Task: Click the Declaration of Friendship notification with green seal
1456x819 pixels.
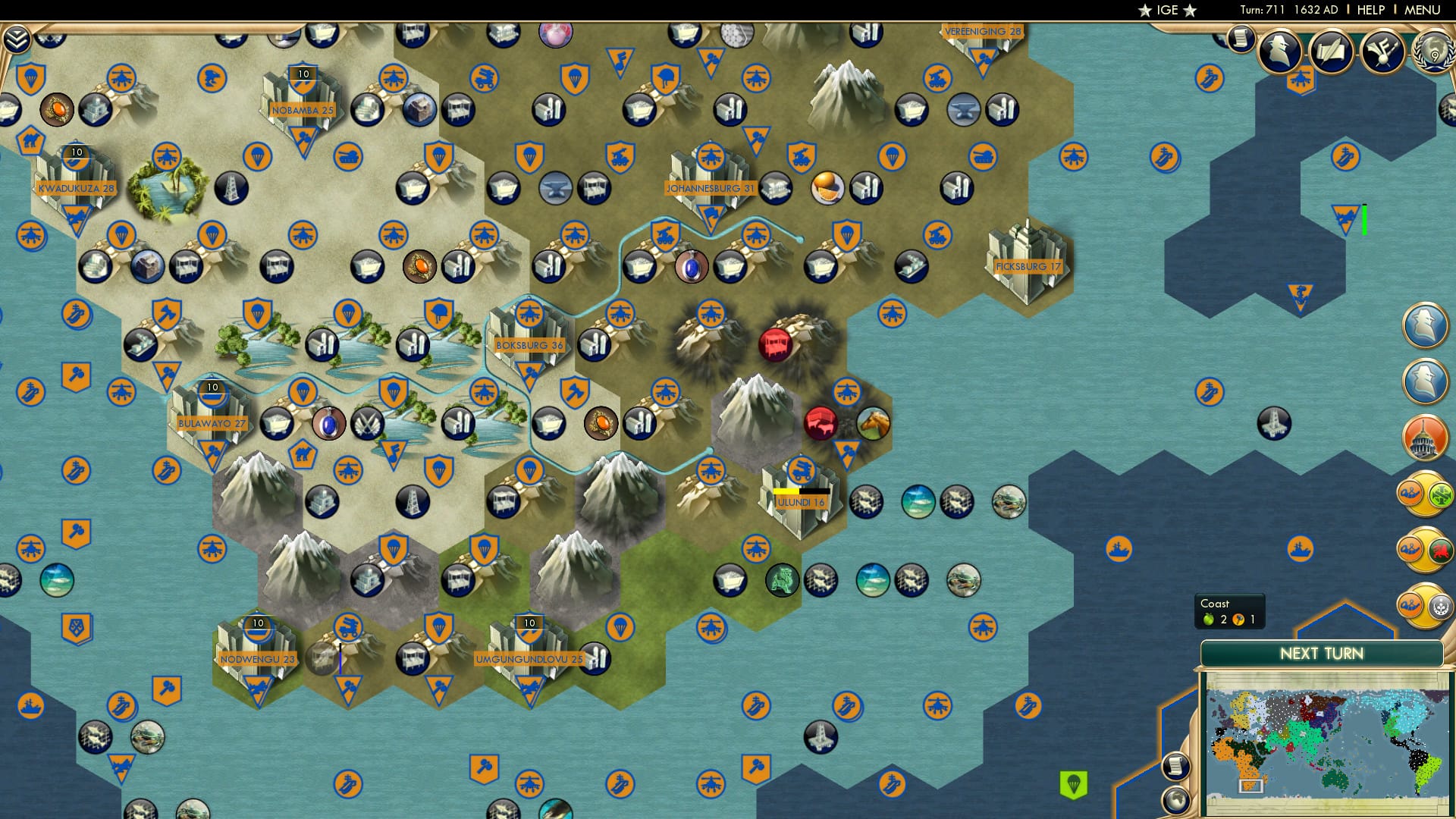Action: (1424, 491)
